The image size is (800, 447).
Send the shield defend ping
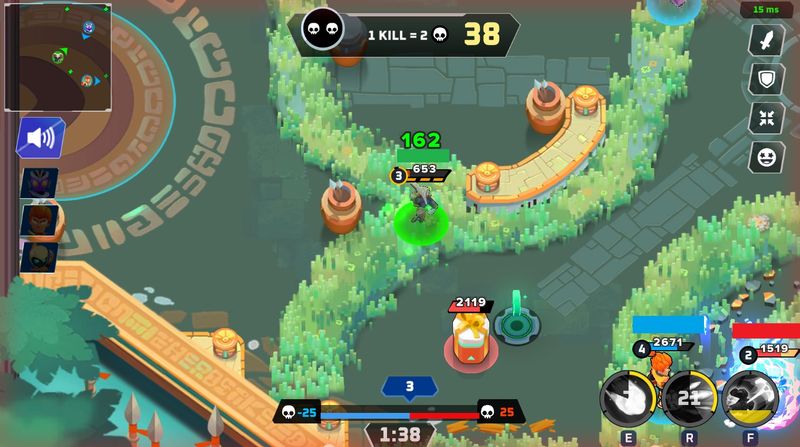(x=765, y=79)
